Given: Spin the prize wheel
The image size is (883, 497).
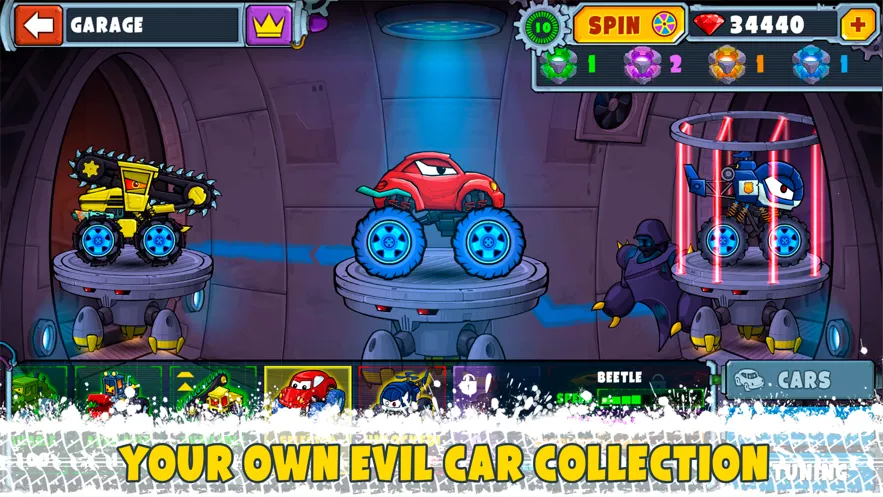Looking at the screenshot, I should coord(628,25).
